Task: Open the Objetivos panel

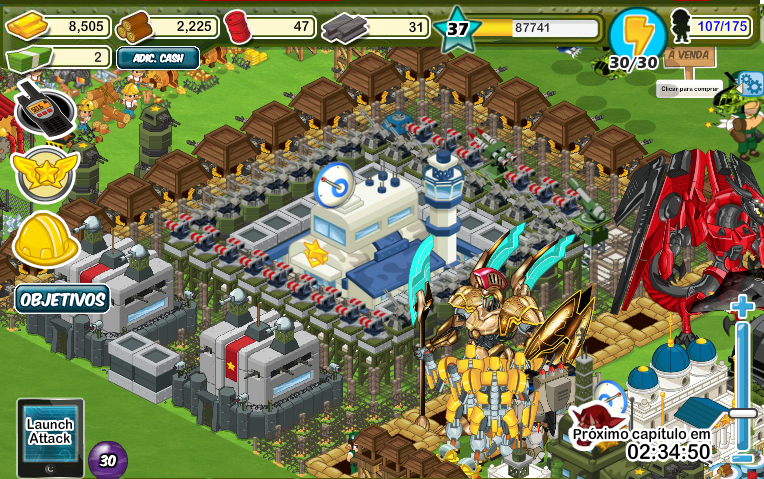Action: 62,298
